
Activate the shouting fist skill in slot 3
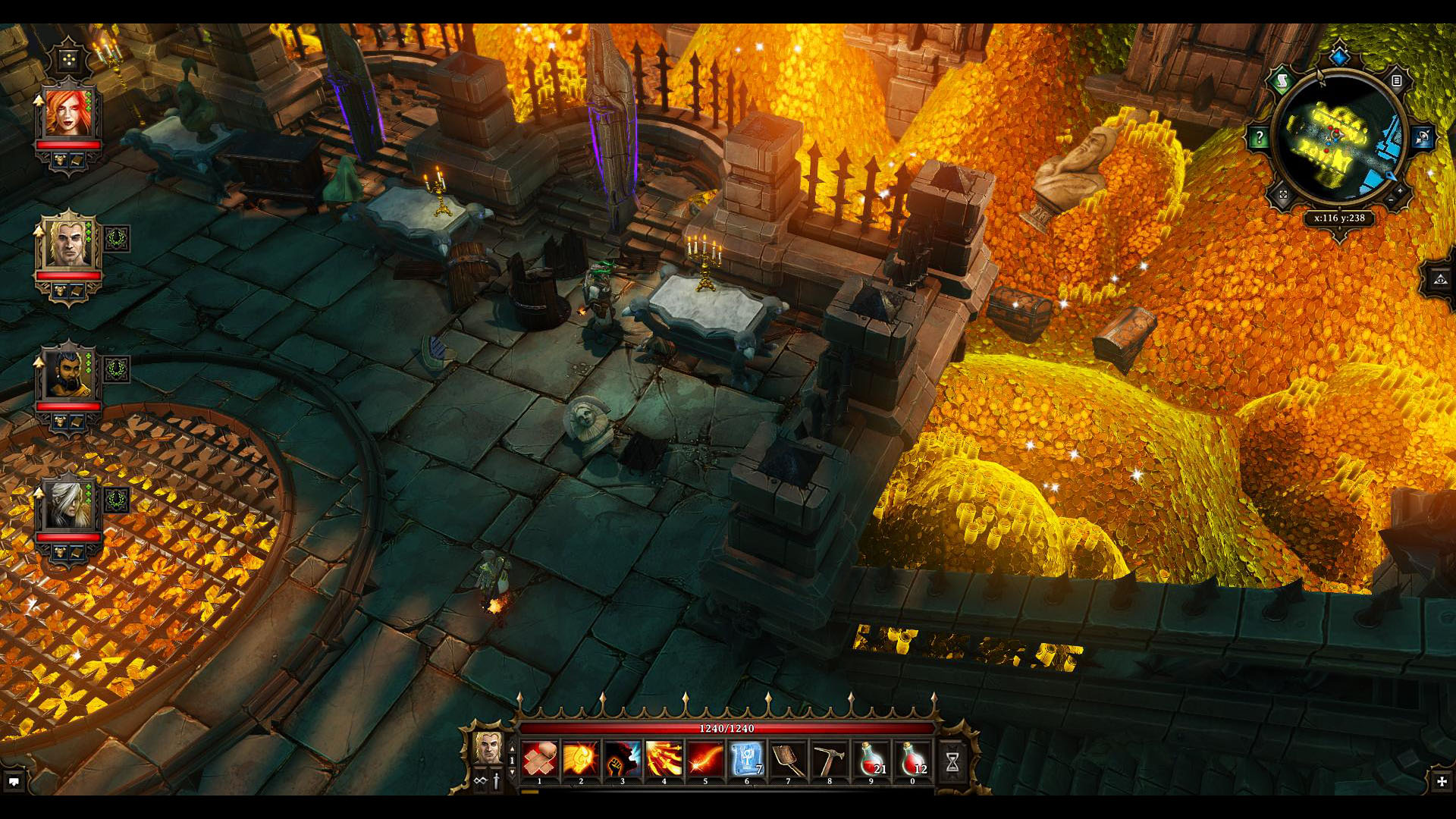(x=623, y=759)
